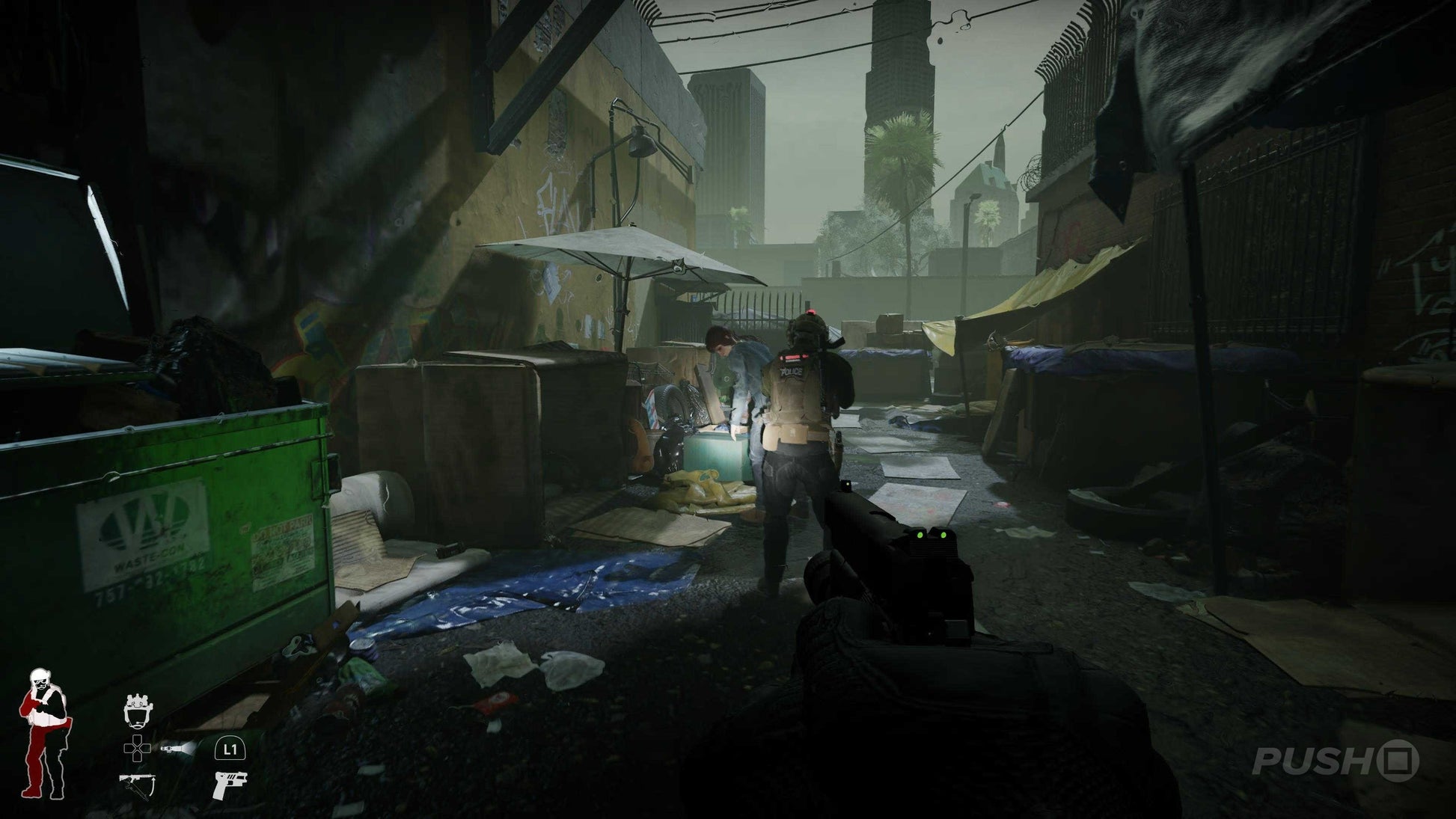The height and width of the screenshot is (819, 1456).
Task: Toggle the flashlight icon
Action: click(178, 747)
